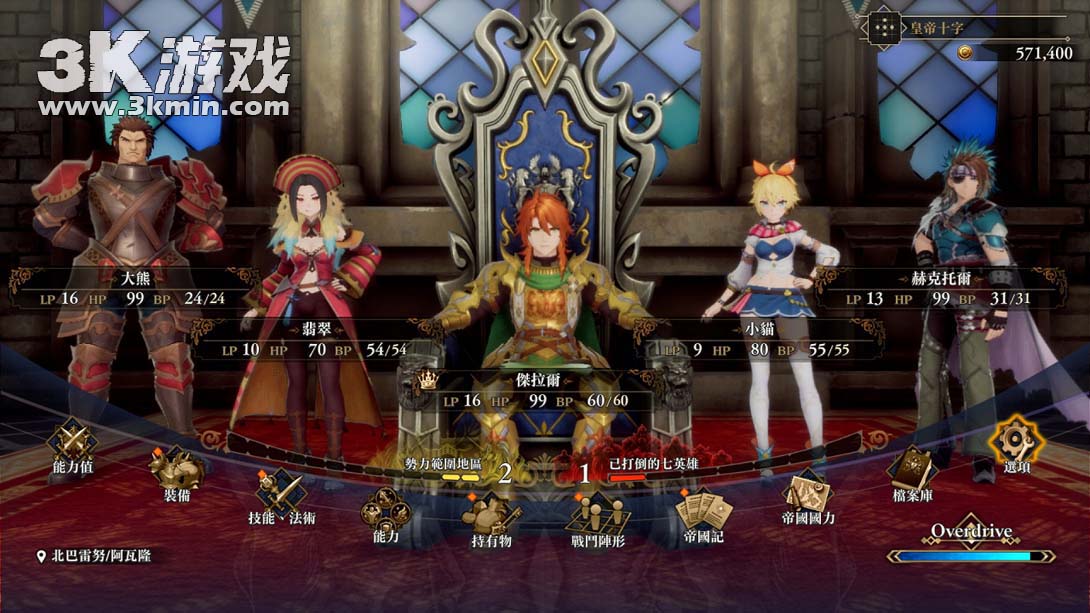
Task: Select the 選項 options gear icon
Action: pos(1016,439)
